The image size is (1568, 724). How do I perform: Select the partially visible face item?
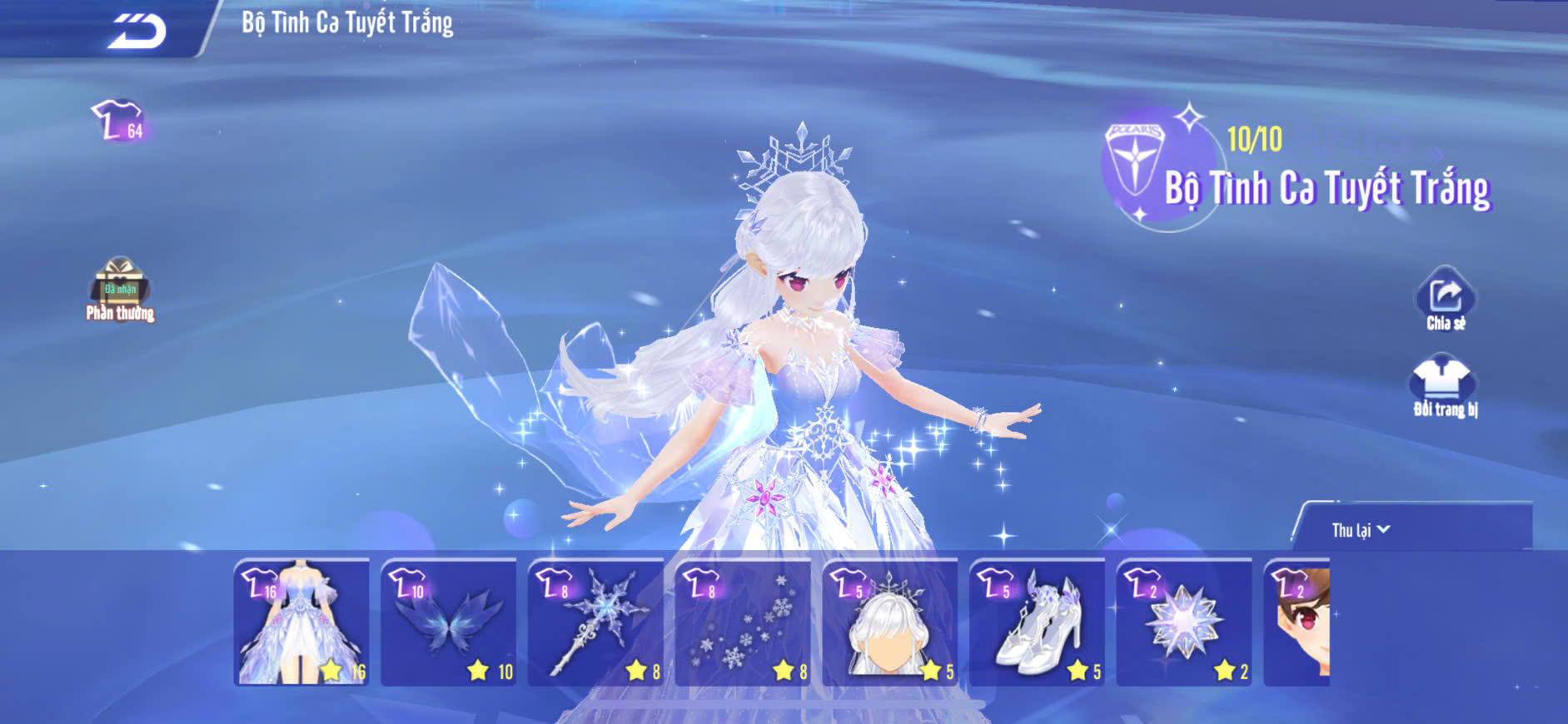[x=1297, y=622]
